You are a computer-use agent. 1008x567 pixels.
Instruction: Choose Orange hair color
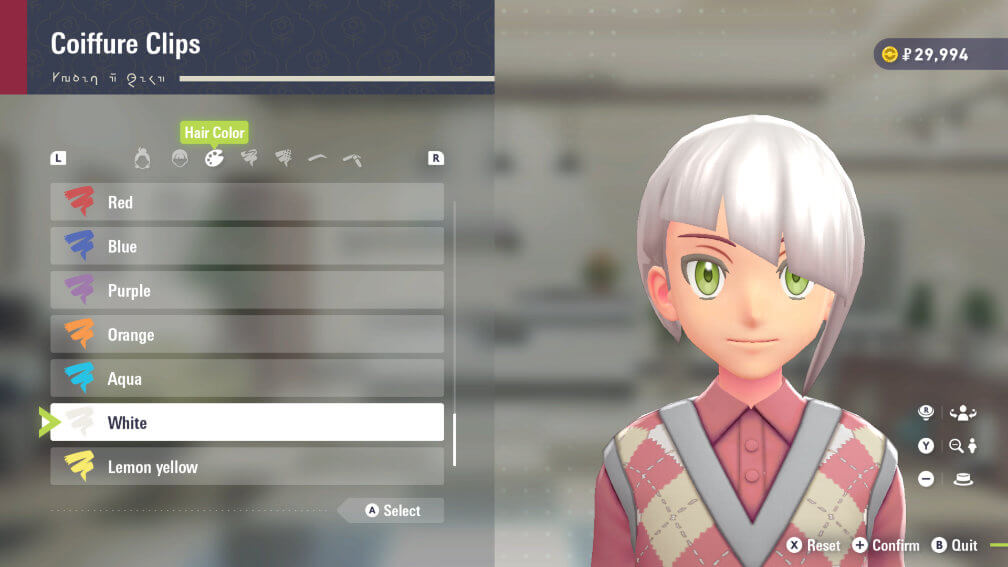[x=247, y=334]
